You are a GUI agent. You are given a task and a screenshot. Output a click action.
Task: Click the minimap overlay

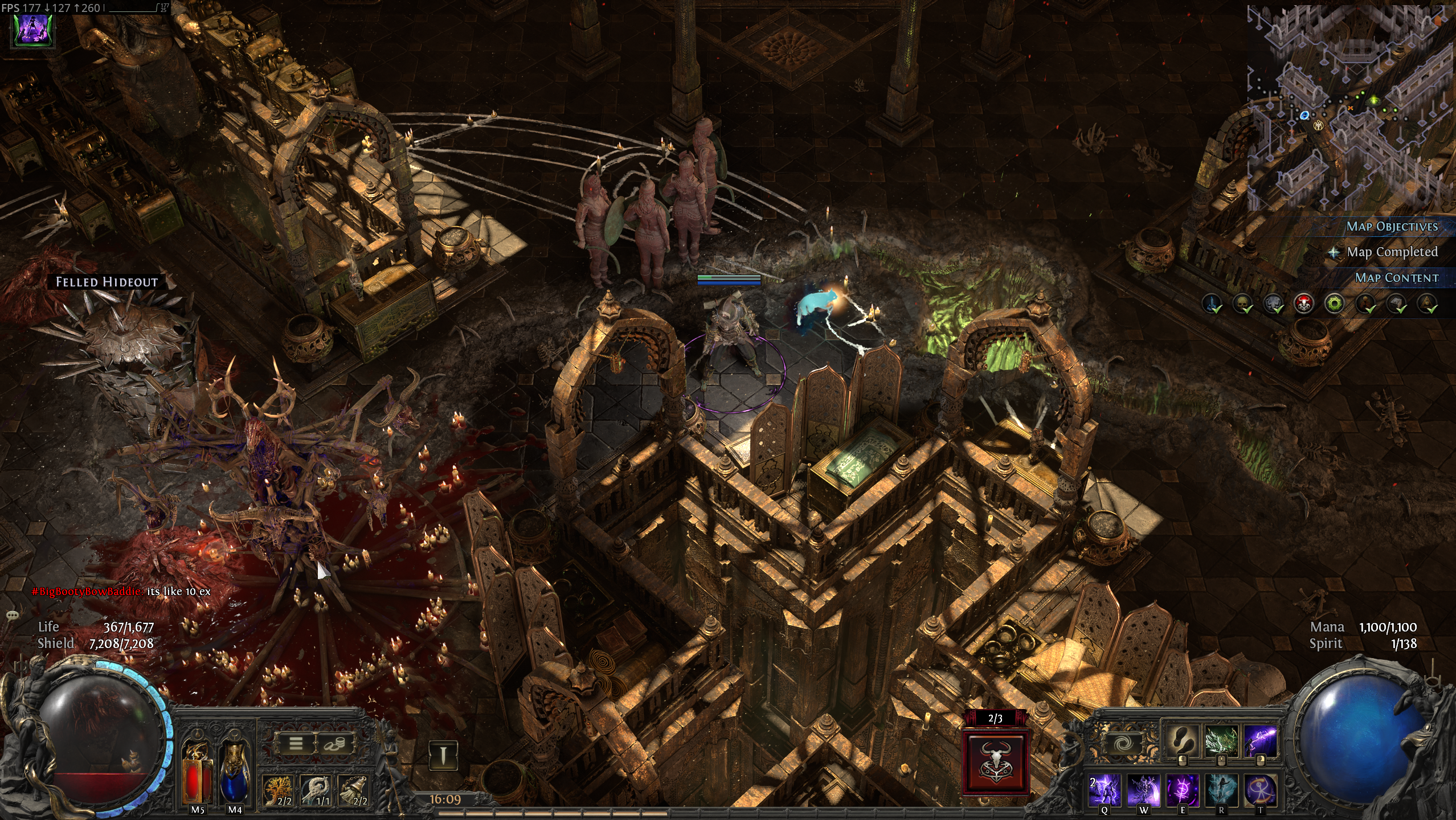click(x=1350, y=108)
